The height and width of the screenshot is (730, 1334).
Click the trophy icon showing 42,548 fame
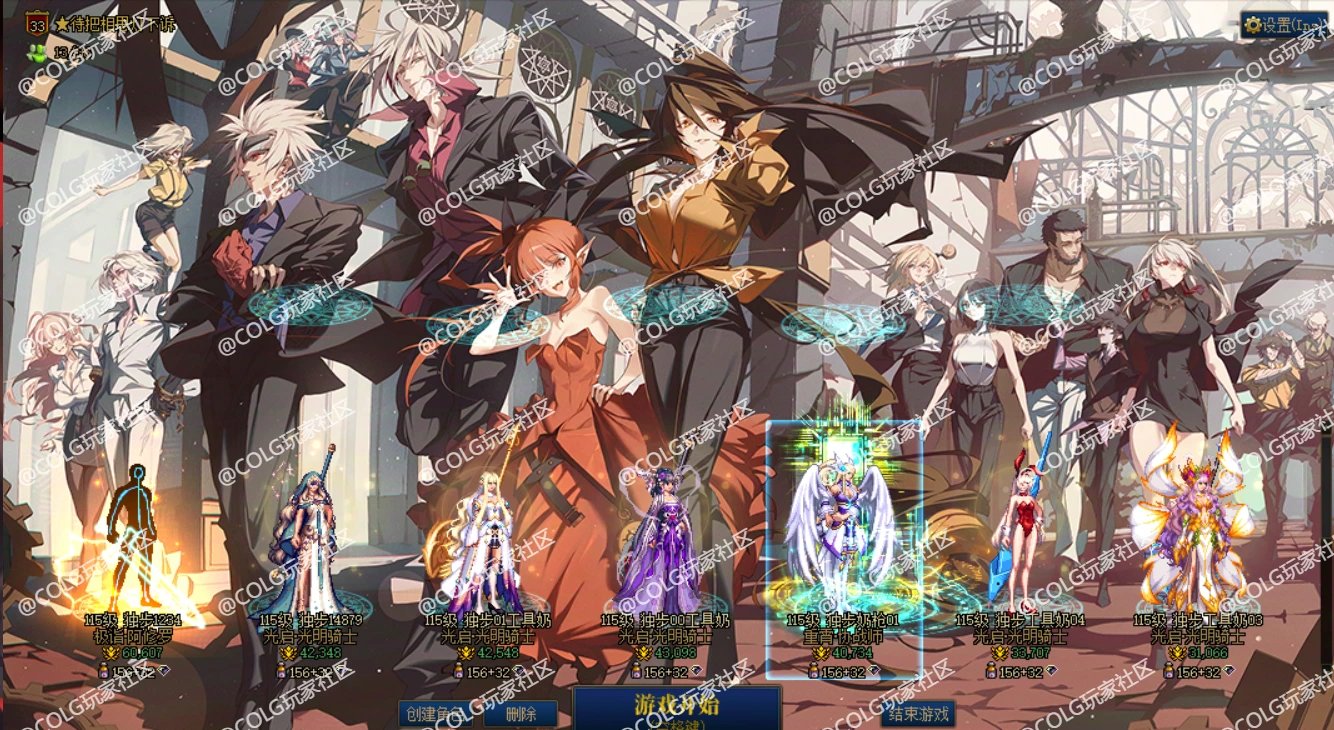[x=467, y=652]
